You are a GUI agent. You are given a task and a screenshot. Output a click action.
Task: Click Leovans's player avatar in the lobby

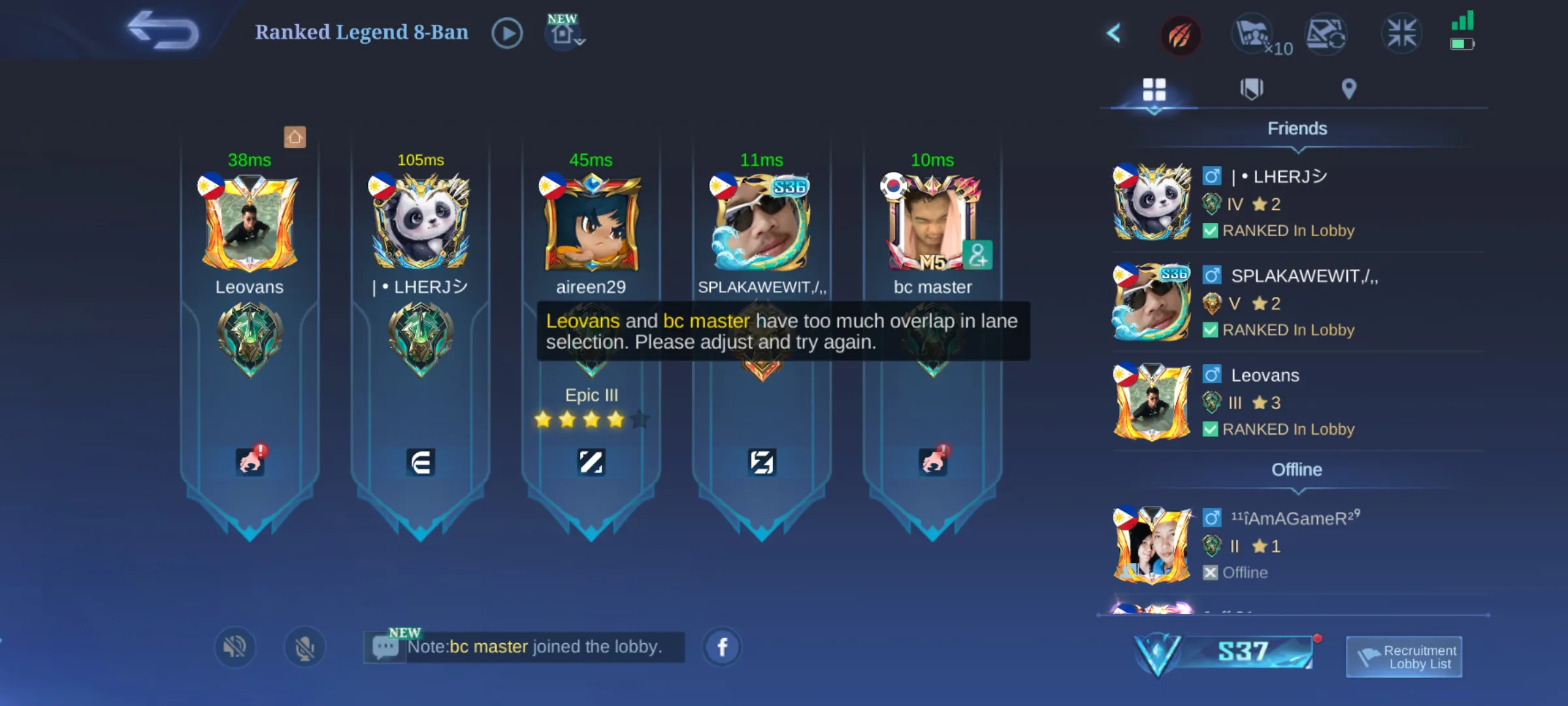[x=250, y=223]
